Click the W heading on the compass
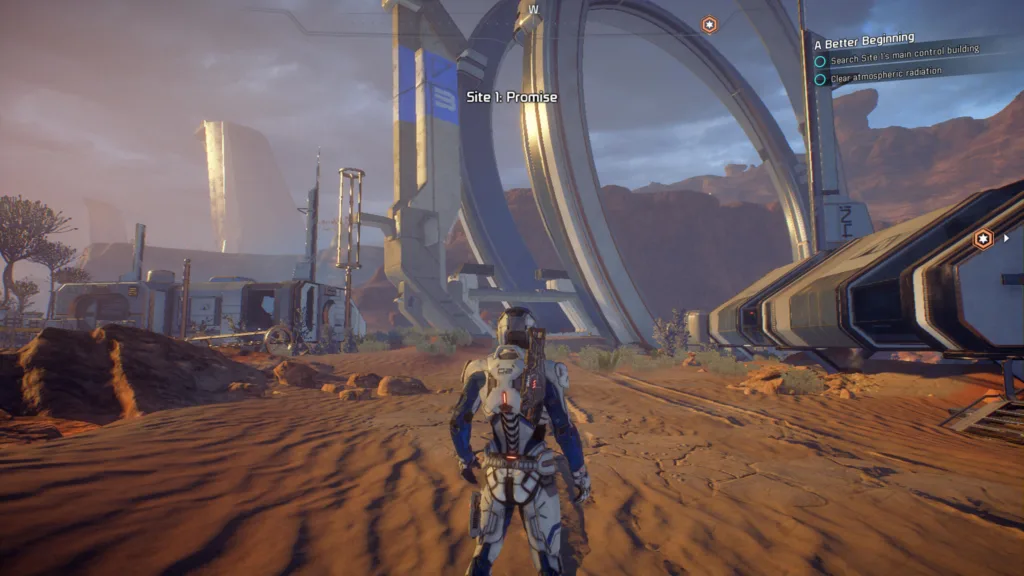 pyautogui.click(x=533, y=10)
